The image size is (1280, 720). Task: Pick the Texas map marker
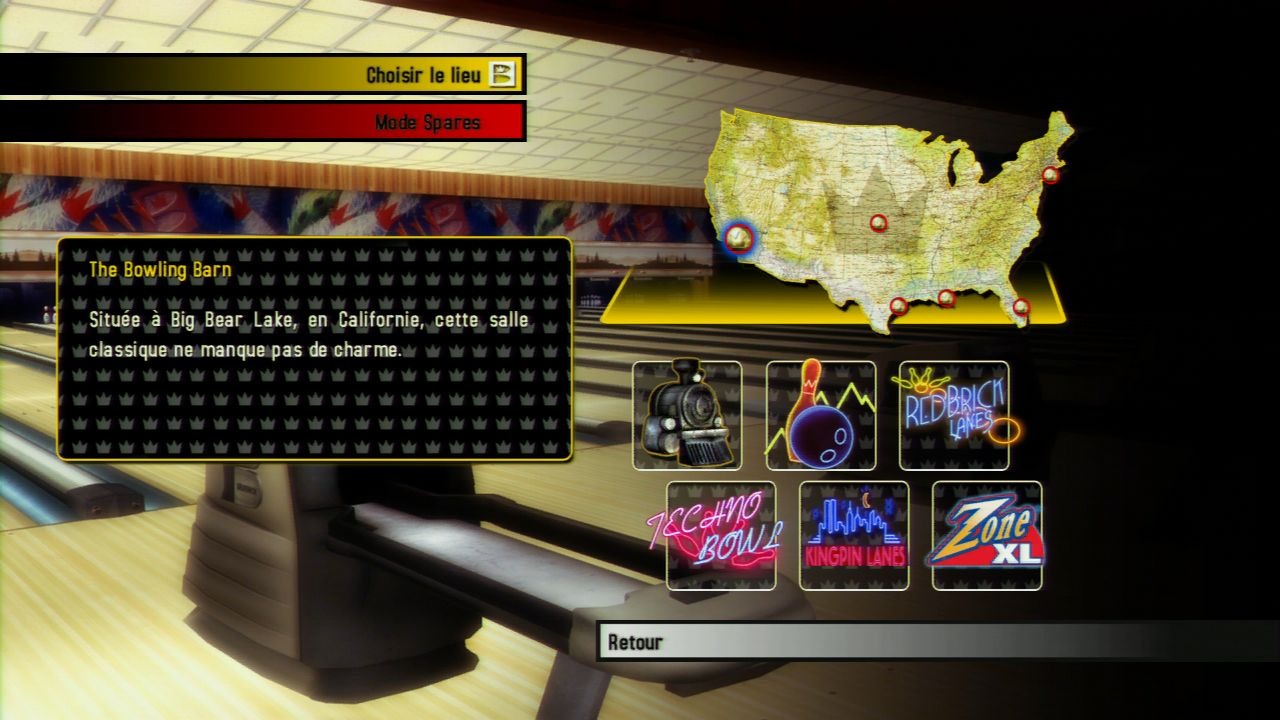pos(898,305)
